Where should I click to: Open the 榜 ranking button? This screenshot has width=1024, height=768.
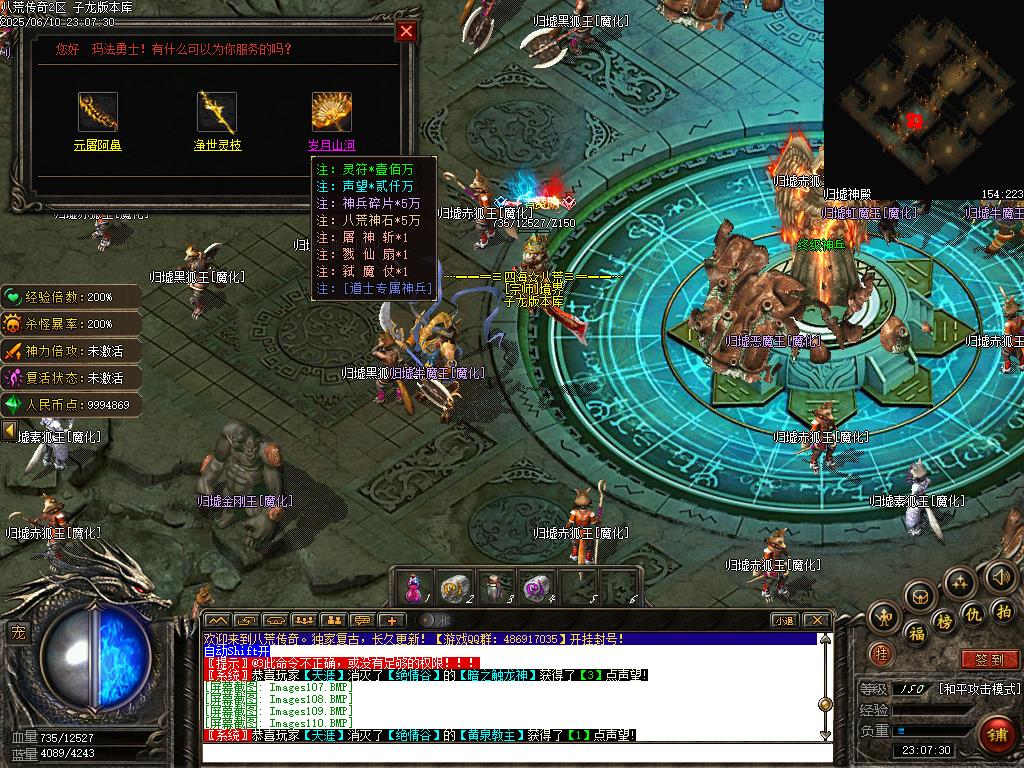(x=944, y=622)
